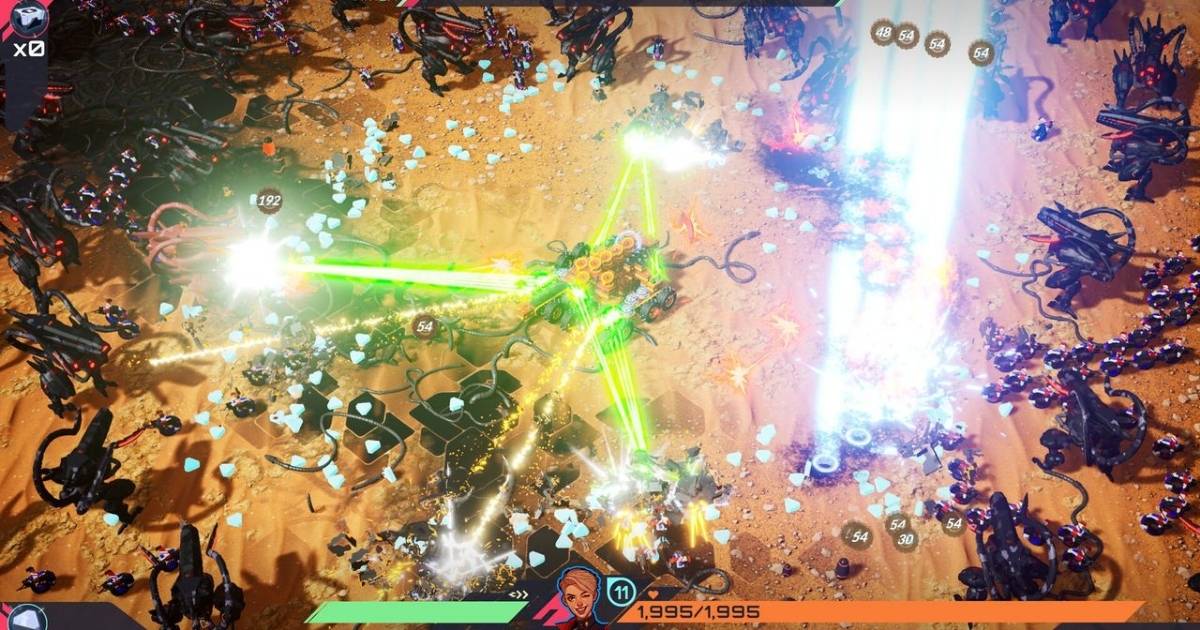Click the level 11 badge
The height and width of the screenshot is (630, 1200).
(621, 591)
